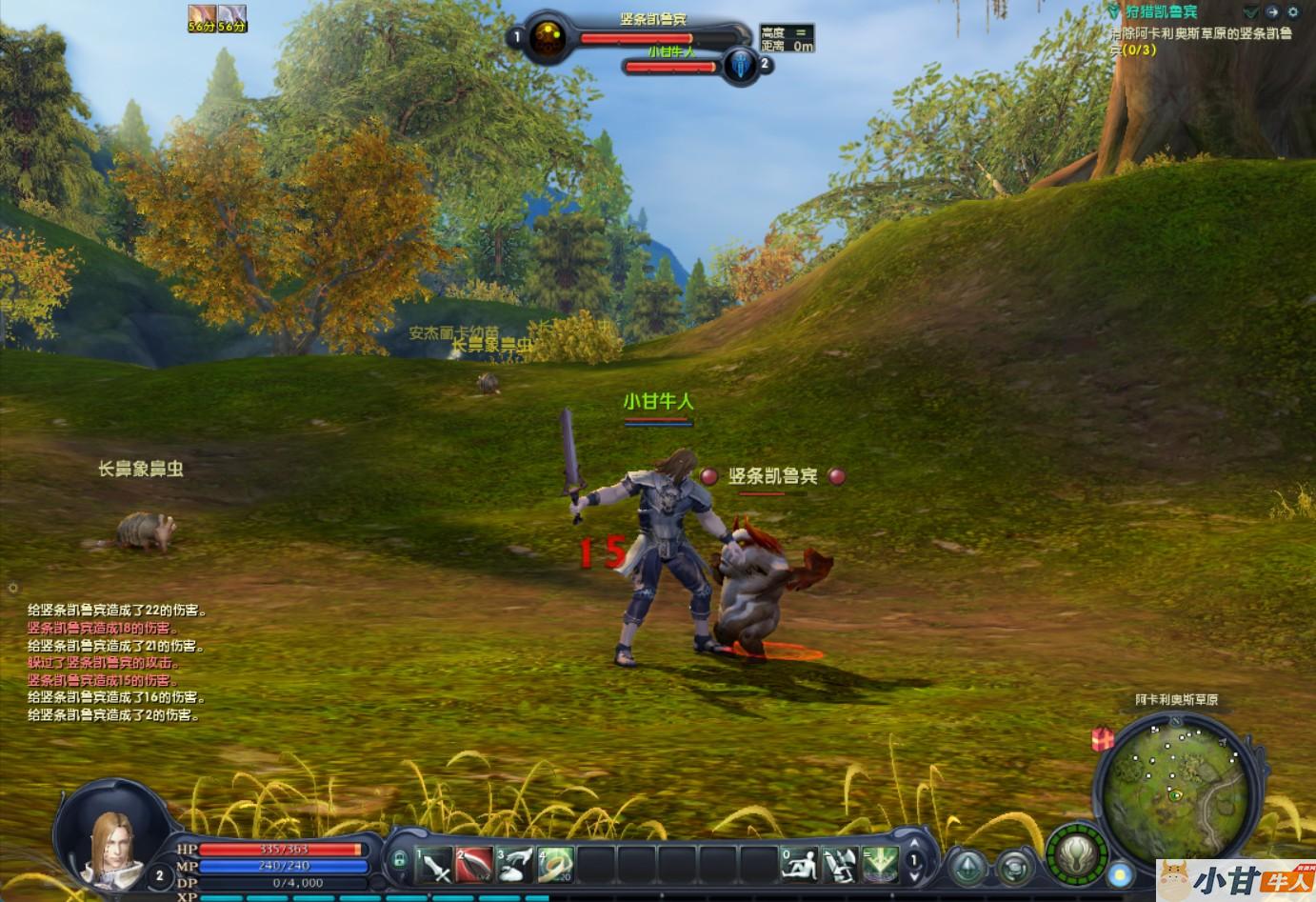This screenshot has height=902, width=1316.
Task: Open the red gift box icon
Action: [x=1103, y=738]
